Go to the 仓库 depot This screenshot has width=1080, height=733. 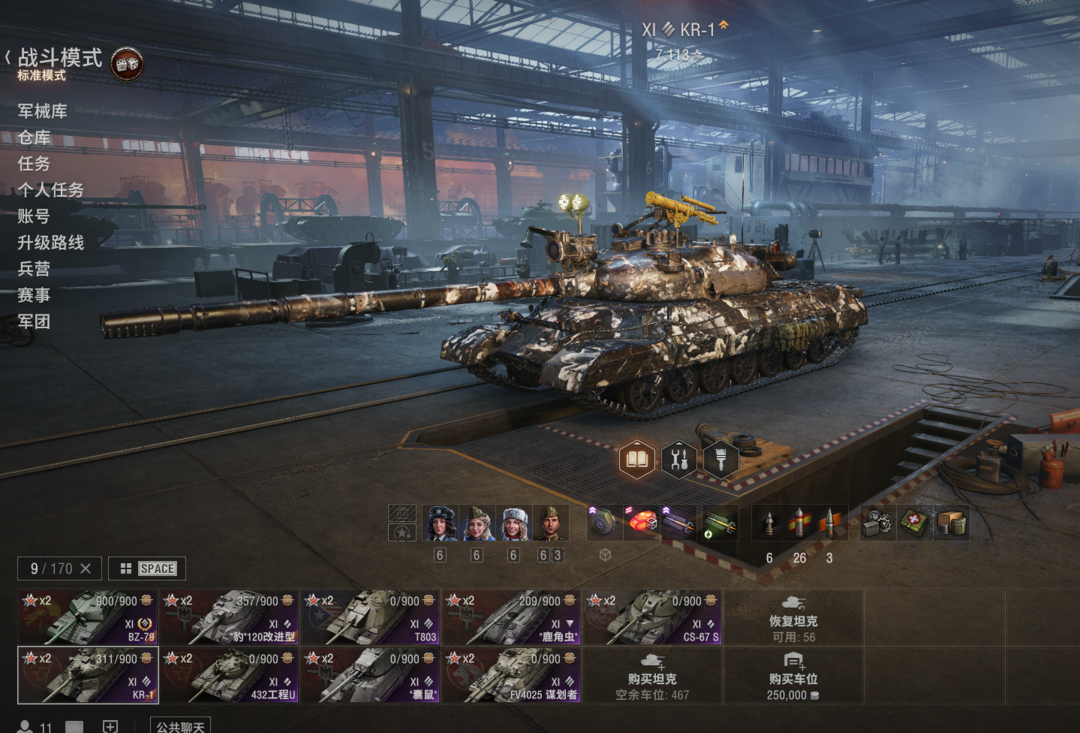(x=34, y=137)
